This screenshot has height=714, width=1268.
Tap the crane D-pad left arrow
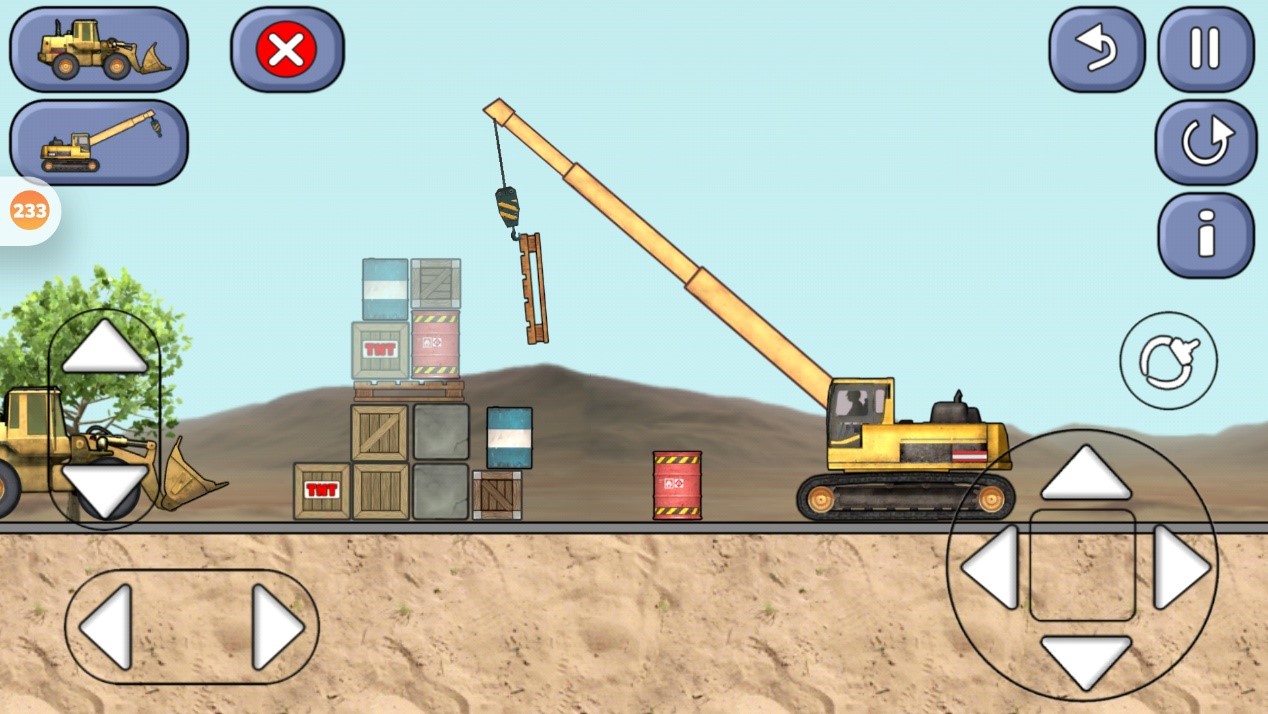(990, 567)
